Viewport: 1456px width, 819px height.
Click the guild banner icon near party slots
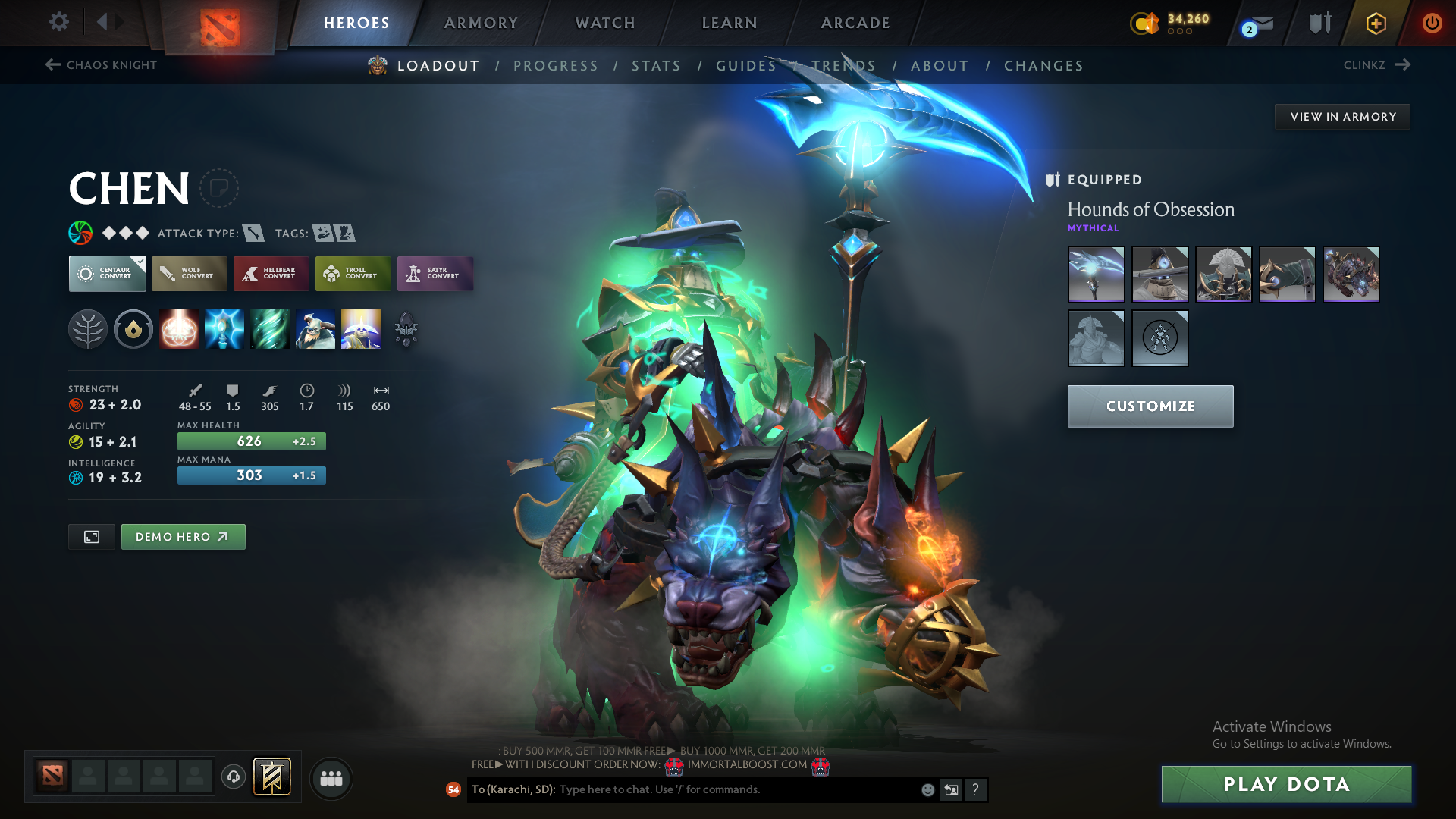click(x=272, y=777)
